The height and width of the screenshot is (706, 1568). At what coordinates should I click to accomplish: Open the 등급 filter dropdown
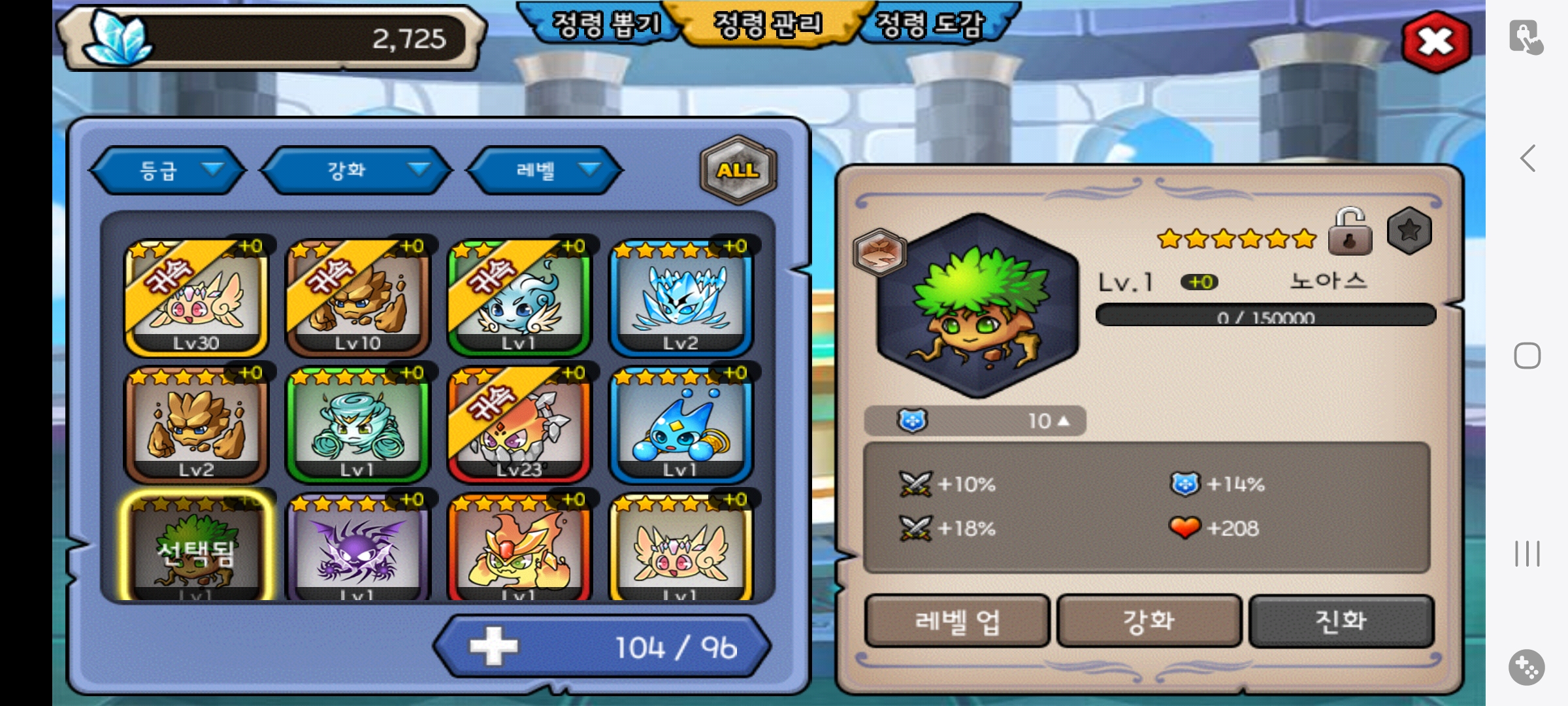pyautogui.click(x=169, y=171)
